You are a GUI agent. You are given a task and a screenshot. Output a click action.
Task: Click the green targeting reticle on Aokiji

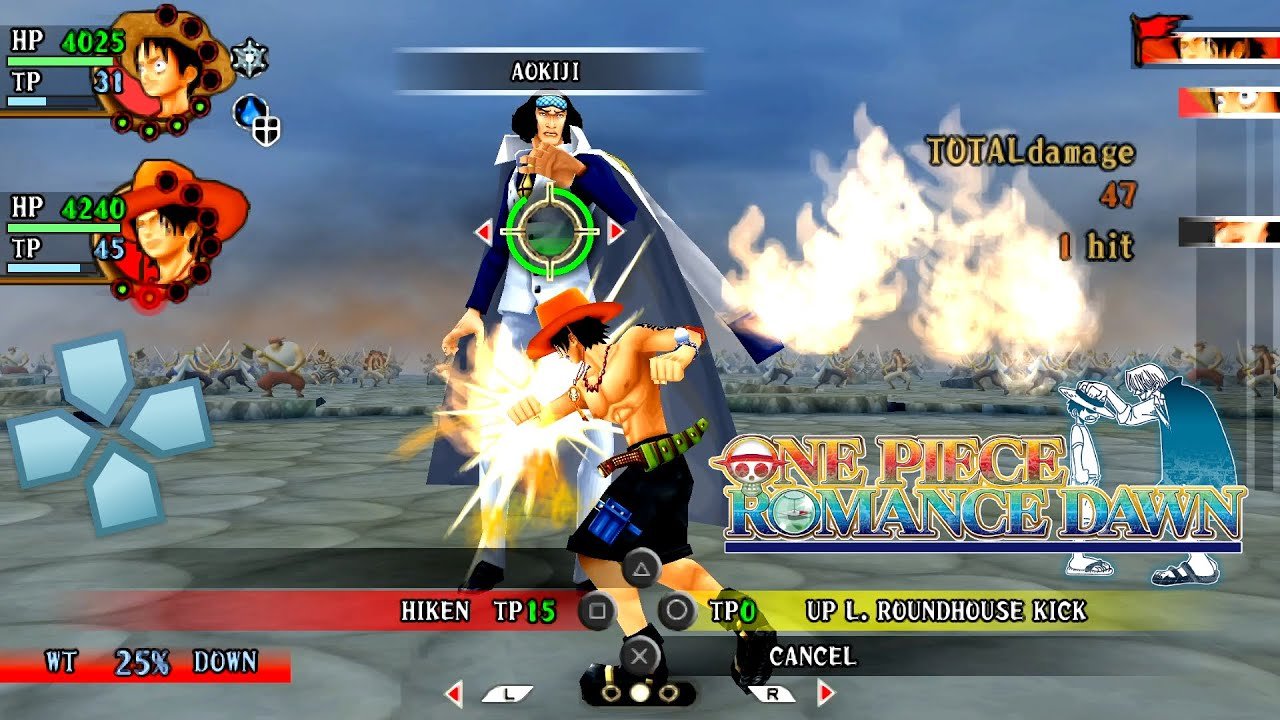point(550,232)
